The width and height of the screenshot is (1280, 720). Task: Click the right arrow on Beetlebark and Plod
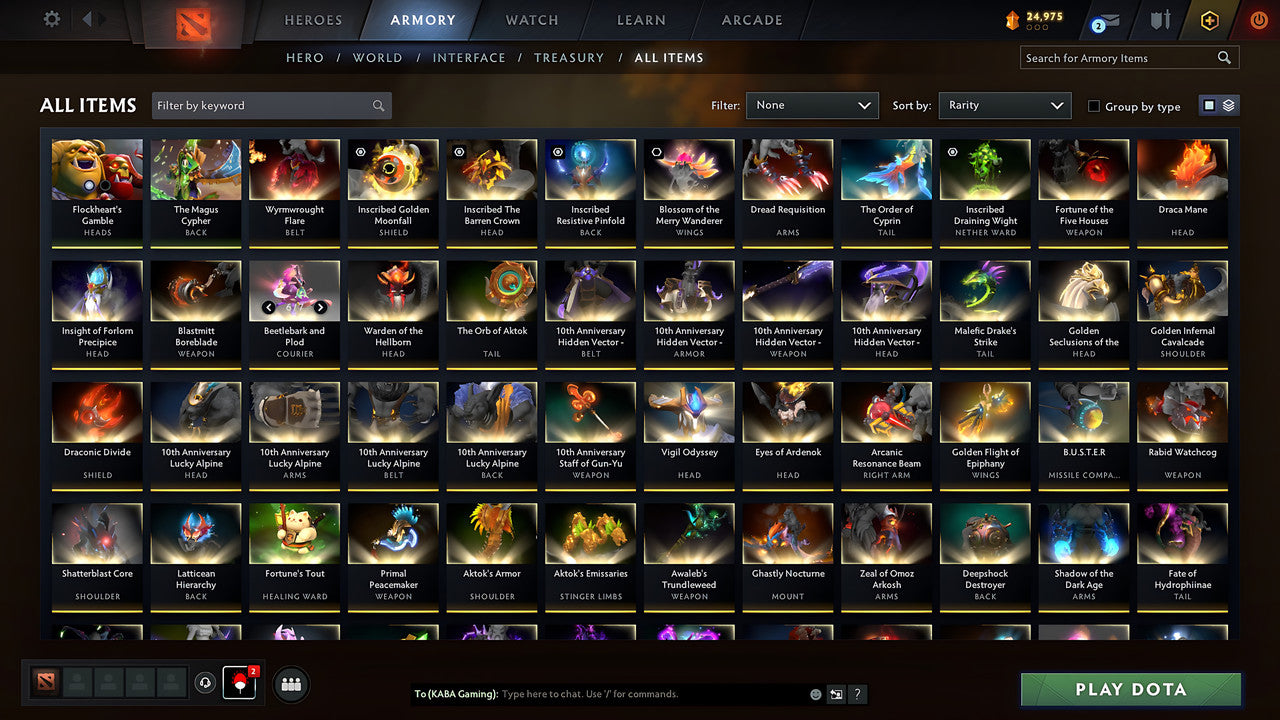tap(320, 308)
